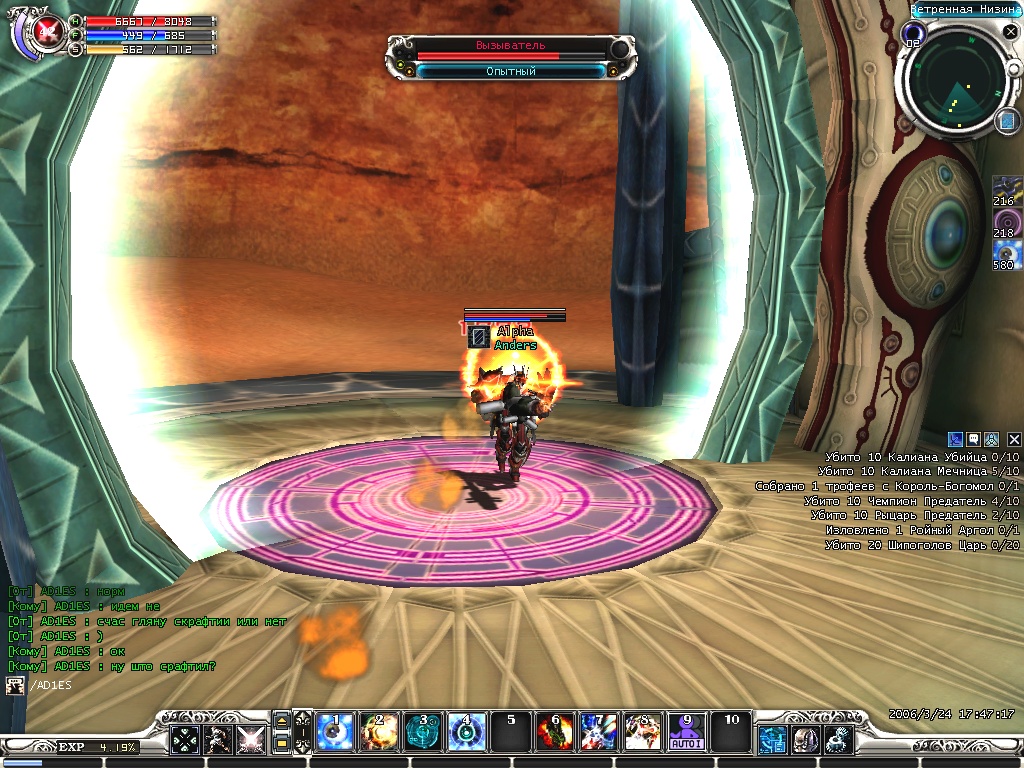Trigger the blue ring skill in slot 4
The image size is (1024, 768).
pyautogui.click(x=466, y=732)
